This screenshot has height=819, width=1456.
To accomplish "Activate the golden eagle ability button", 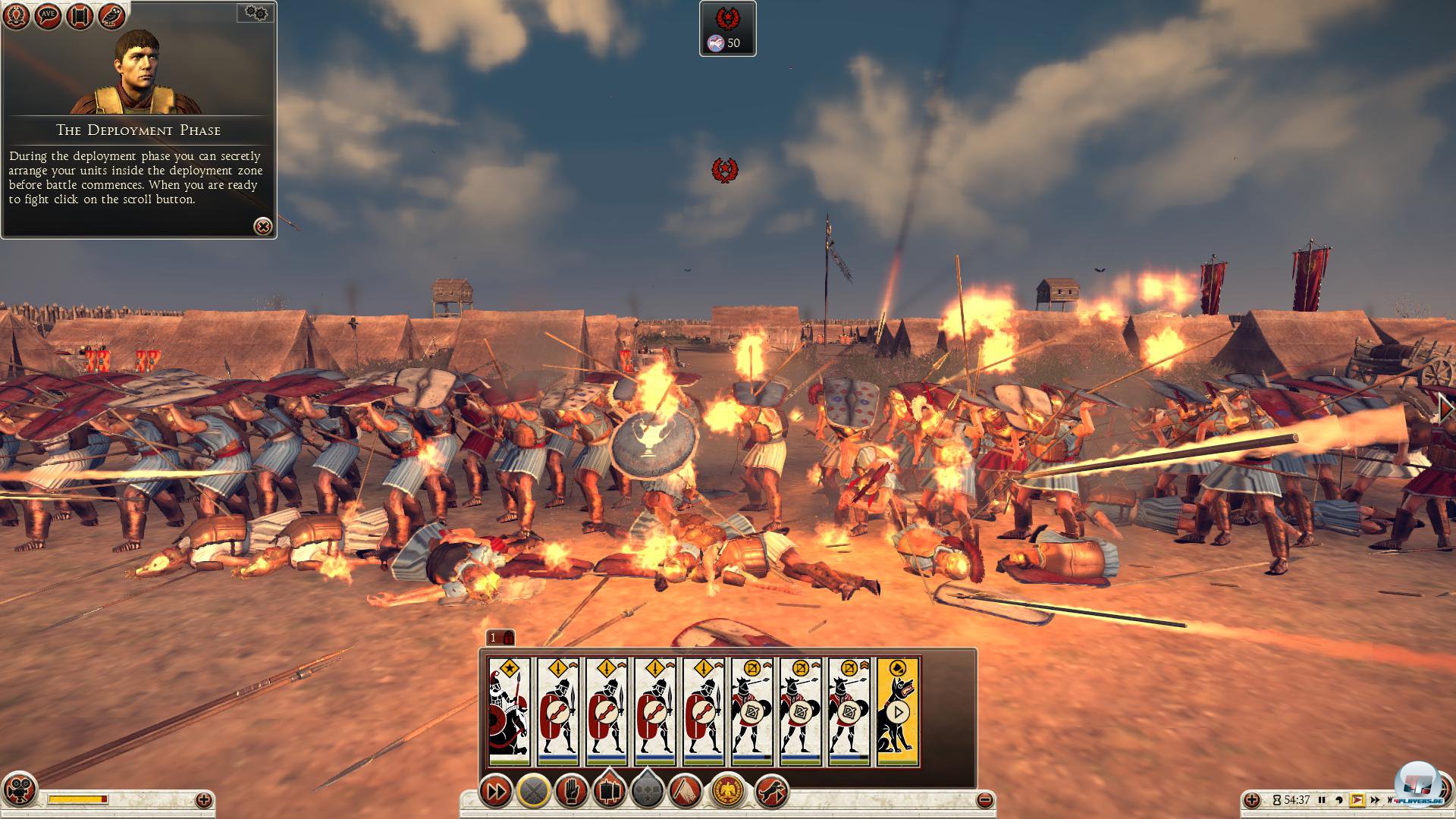I will tap(730, 792).
